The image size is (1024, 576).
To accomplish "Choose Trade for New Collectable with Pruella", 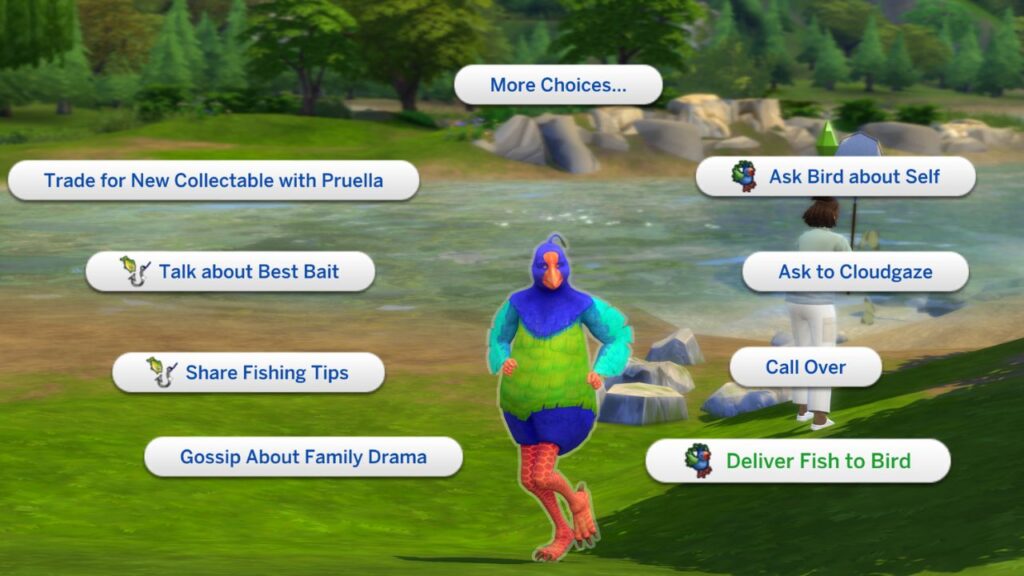I will click(x=213, y=181).
